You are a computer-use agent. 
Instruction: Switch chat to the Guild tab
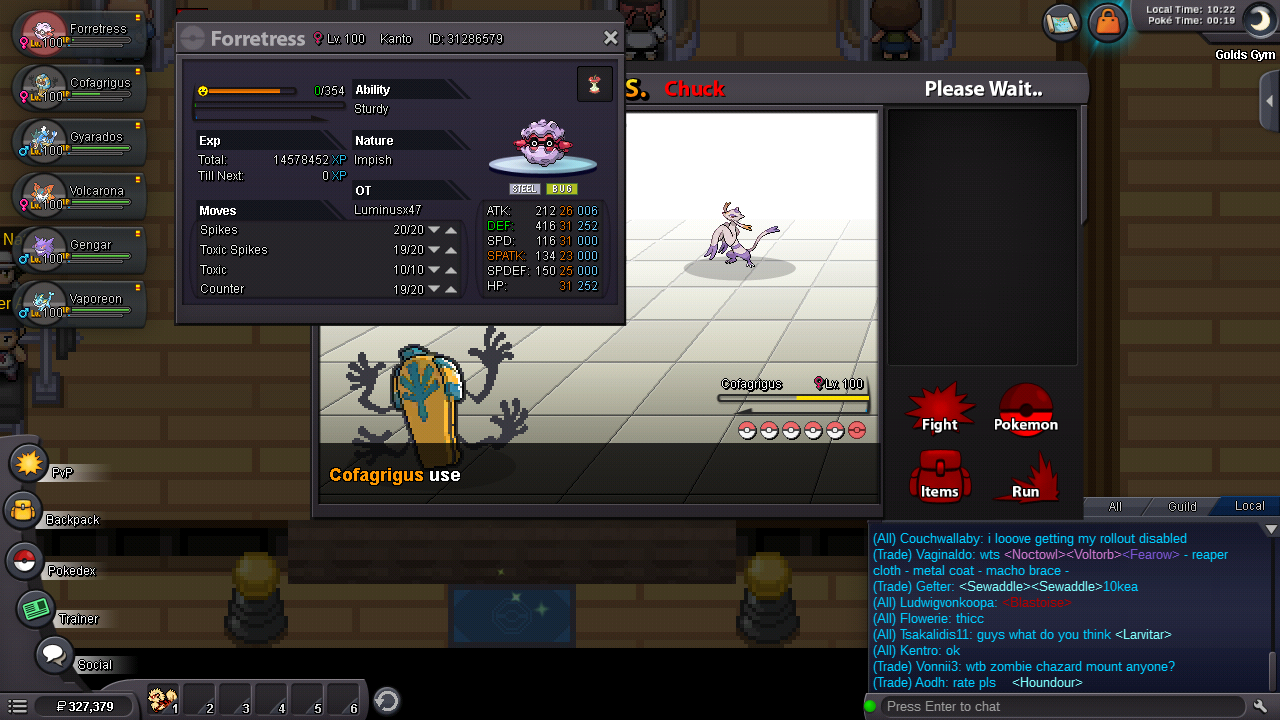click(1182, 506)
